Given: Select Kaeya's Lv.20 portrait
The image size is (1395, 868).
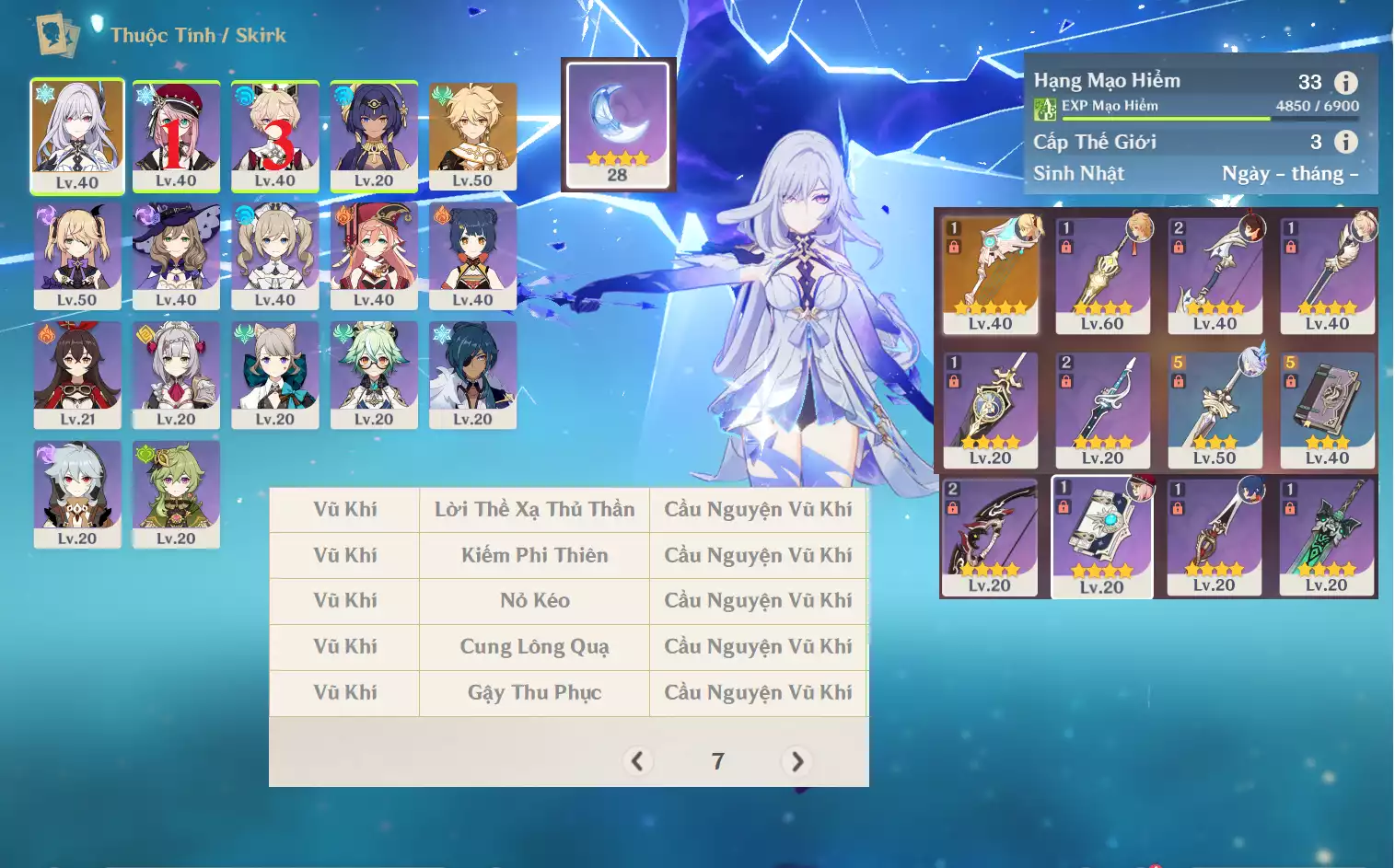Looking at the screenshot, I should tap(472, 374).
